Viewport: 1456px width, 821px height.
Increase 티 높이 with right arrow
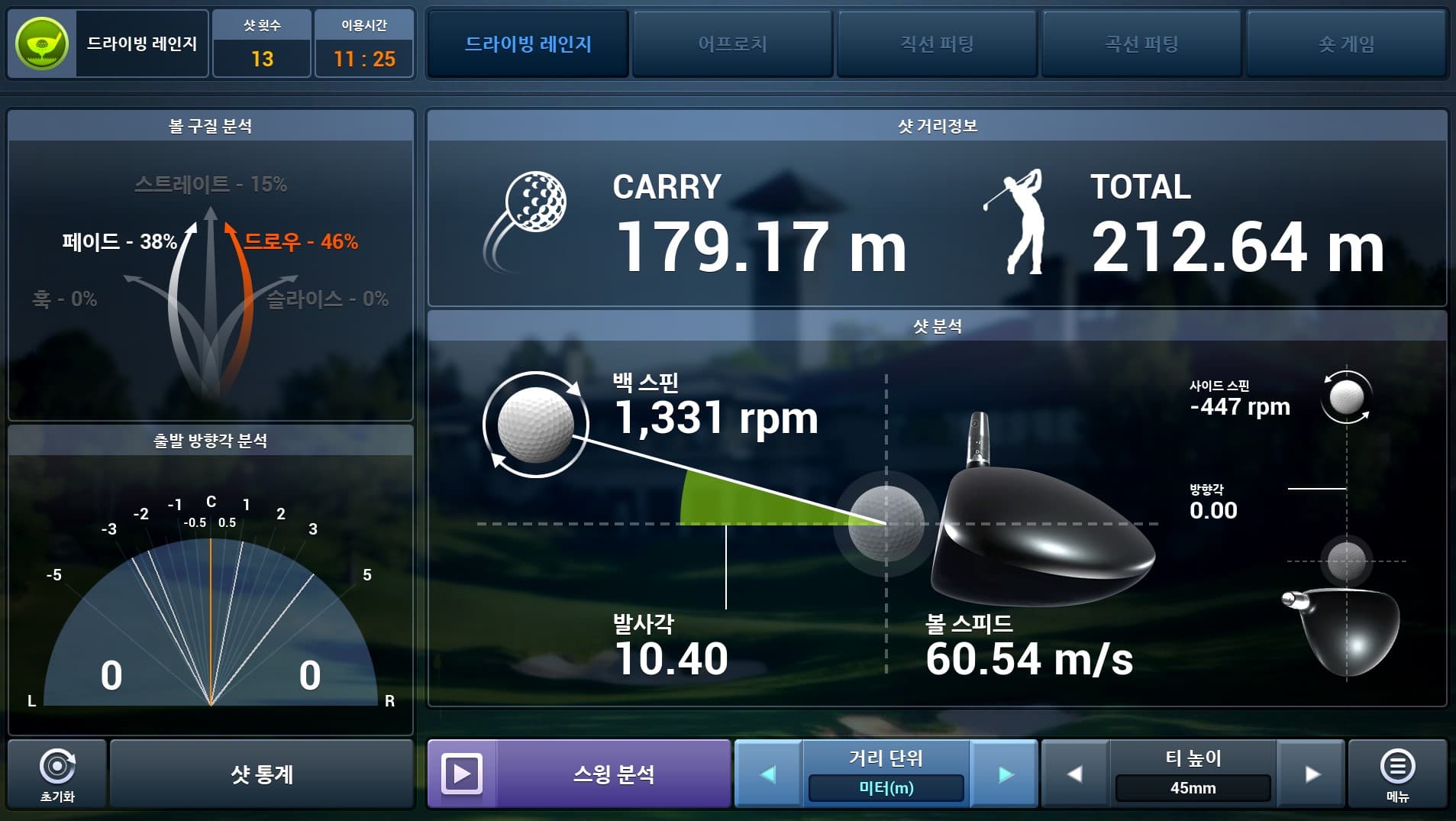click(x=1312, y=774)
